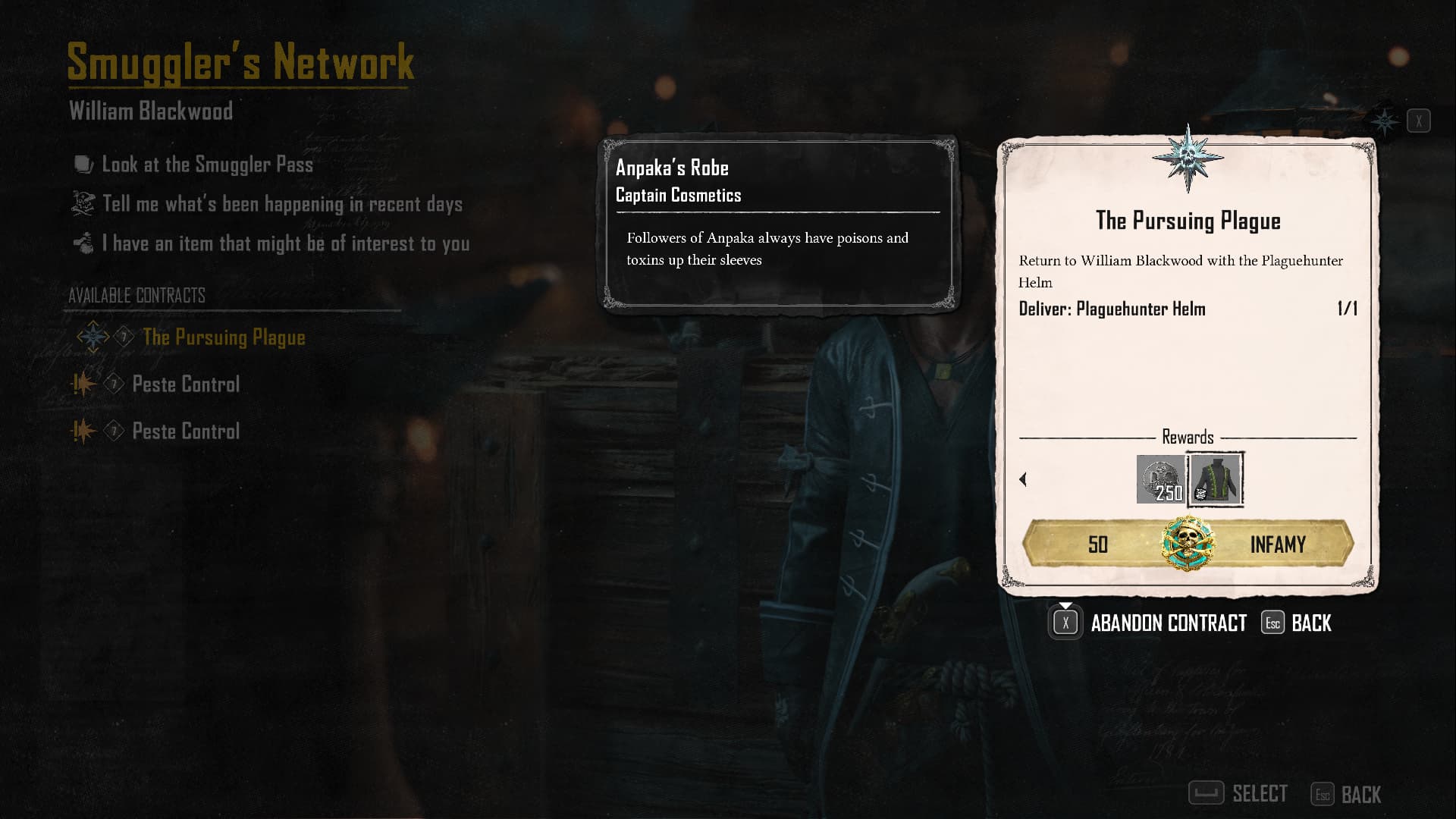Select 'Look at the Smuggler Pass'

click(x=207, y=165)
